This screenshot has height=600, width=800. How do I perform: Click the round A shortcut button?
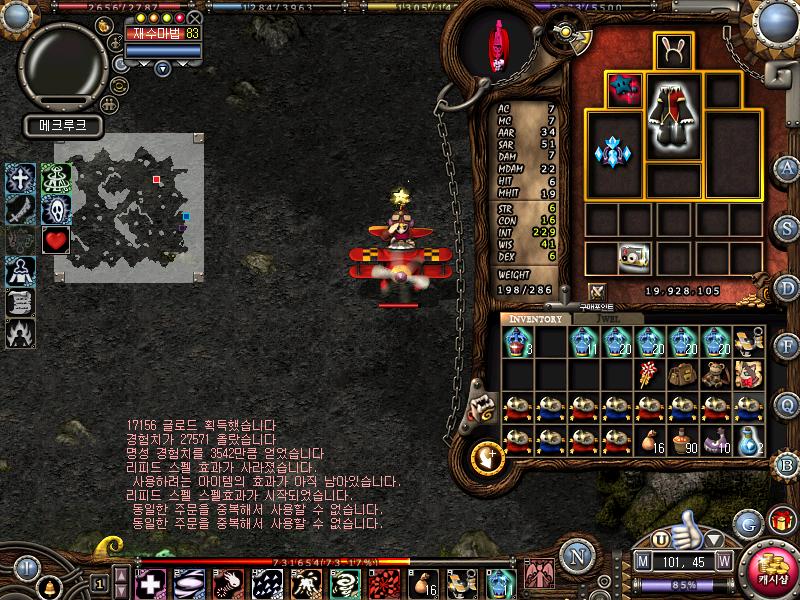tap(787, 168)
